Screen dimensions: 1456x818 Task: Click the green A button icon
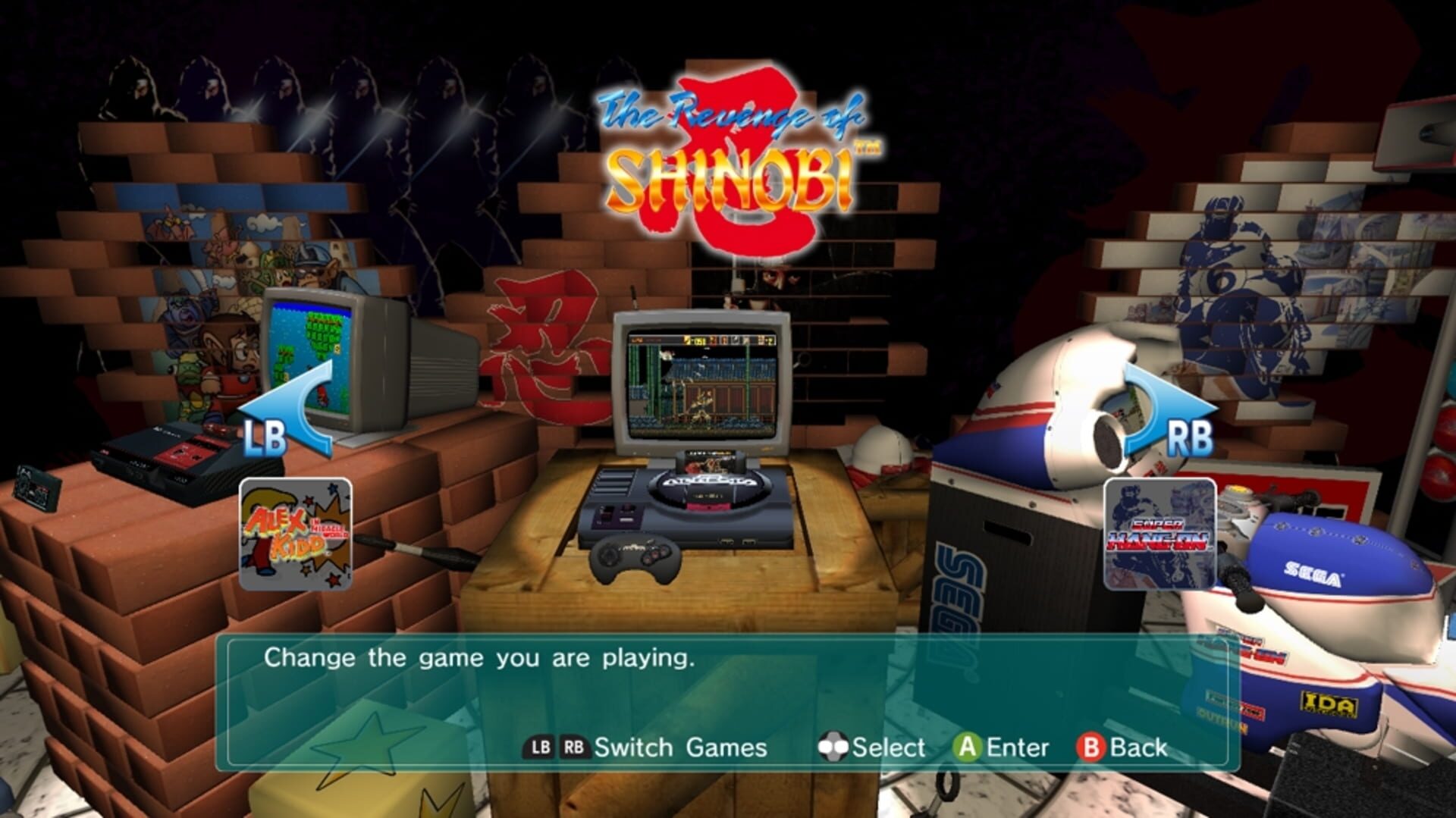(968, 747)
